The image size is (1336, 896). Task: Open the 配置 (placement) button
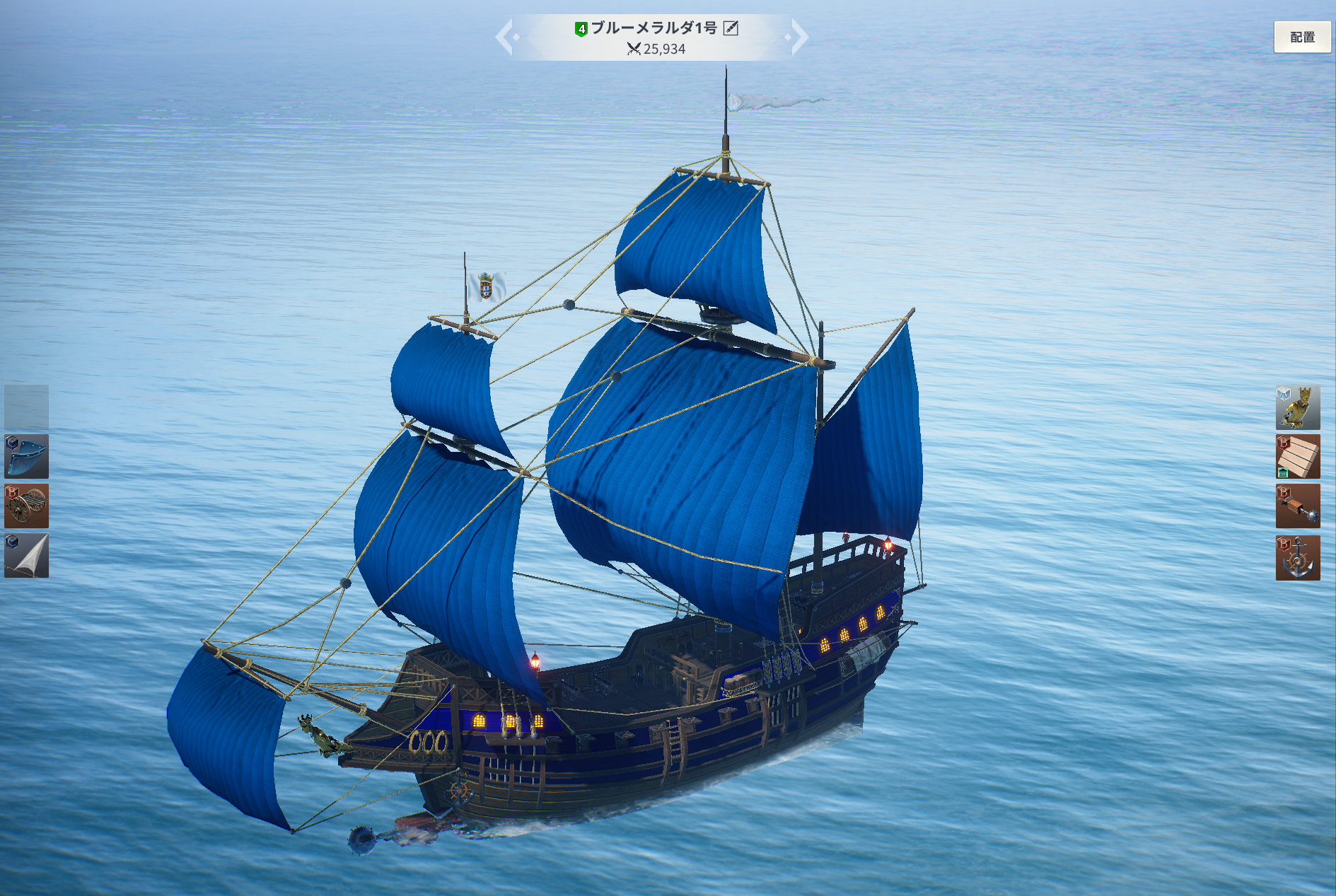pyautogui.click(x=1301, y=37)
